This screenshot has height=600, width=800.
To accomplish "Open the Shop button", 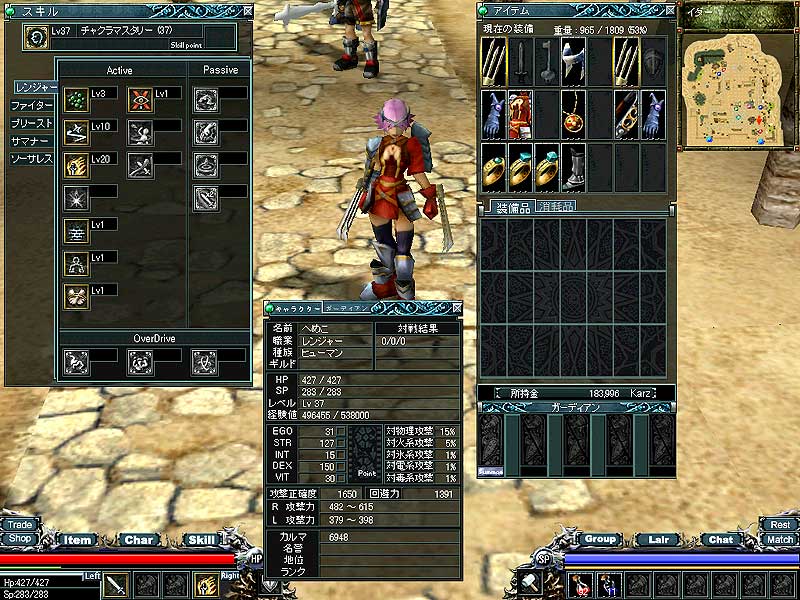I will pos(20,538).
